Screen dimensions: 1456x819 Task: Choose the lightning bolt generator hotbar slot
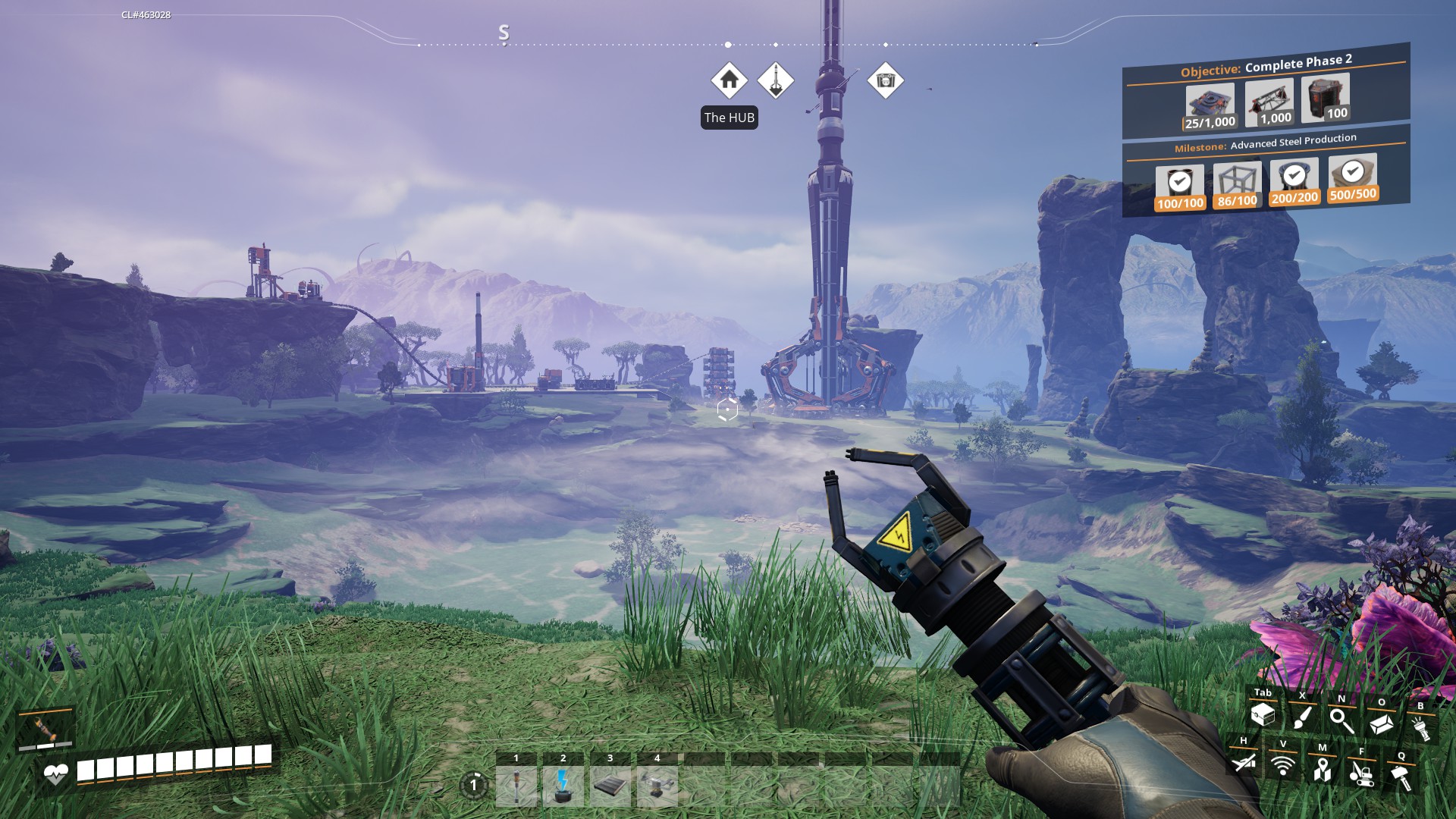563,786
